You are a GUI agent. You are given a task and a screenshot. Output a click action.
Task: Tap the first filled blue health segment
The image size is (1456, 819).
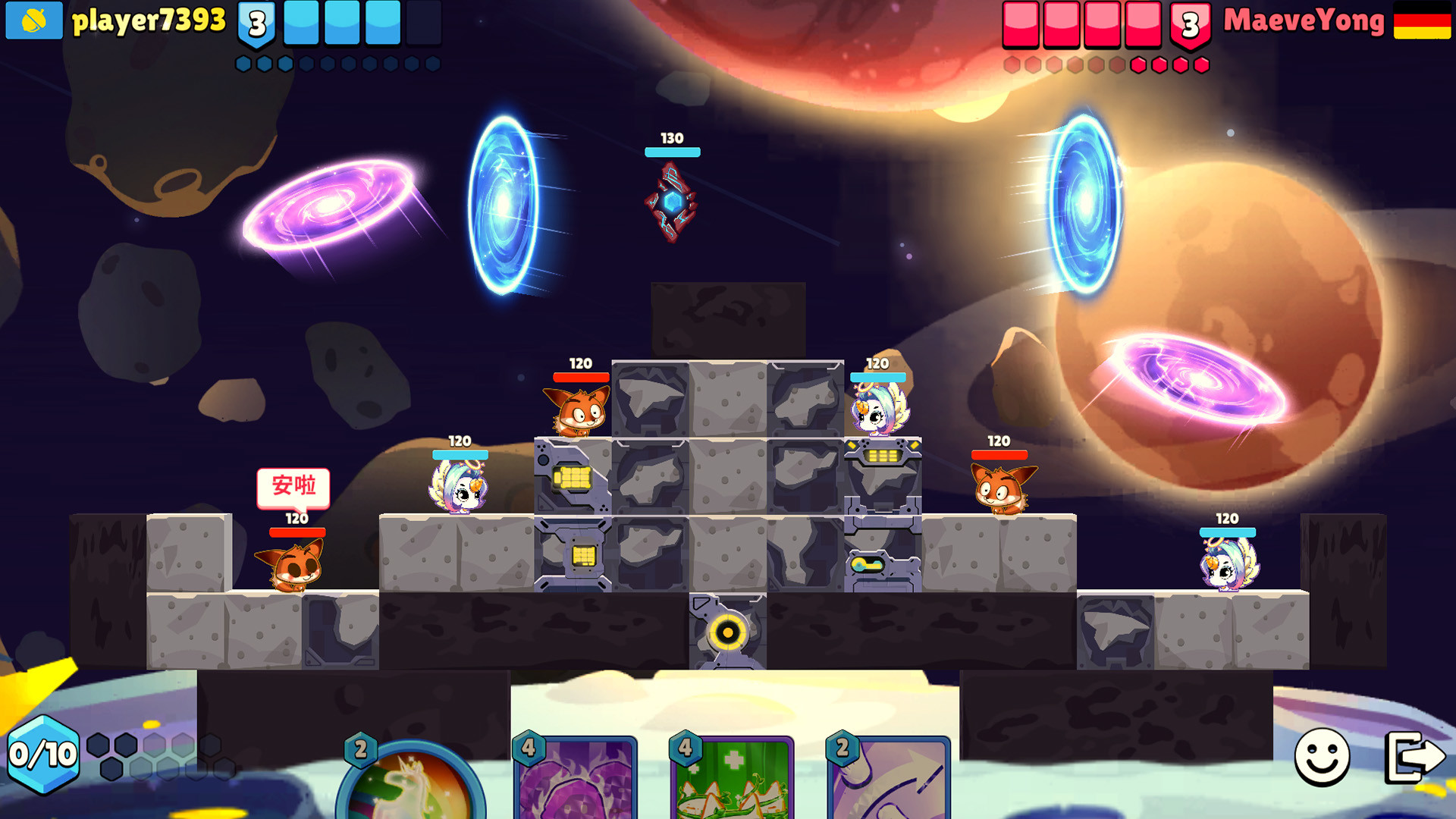coord(302,24)
